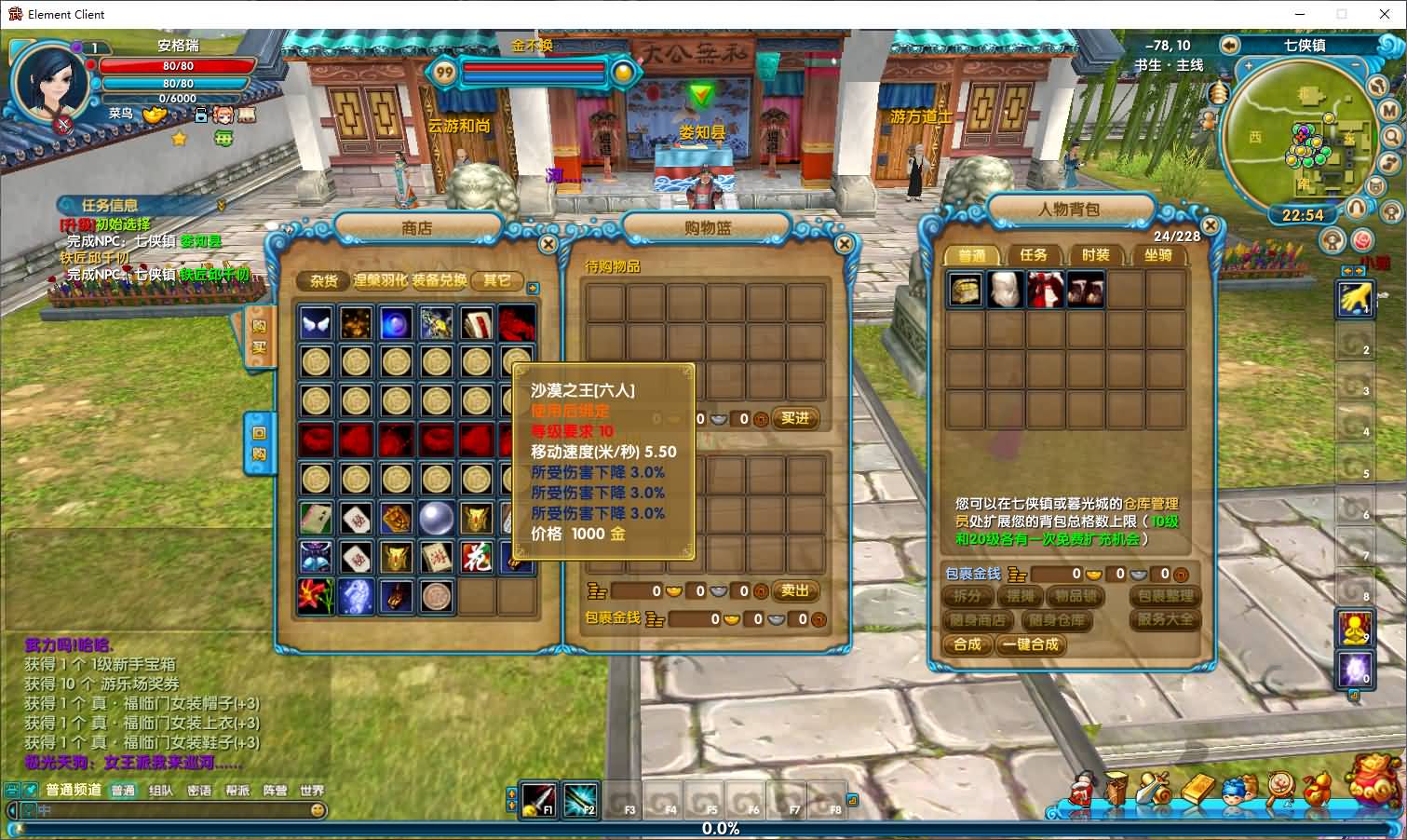Select the white wings item in shop
Image resolution: width=1407 pixels, height=840 pixels.
pos(317,323)
